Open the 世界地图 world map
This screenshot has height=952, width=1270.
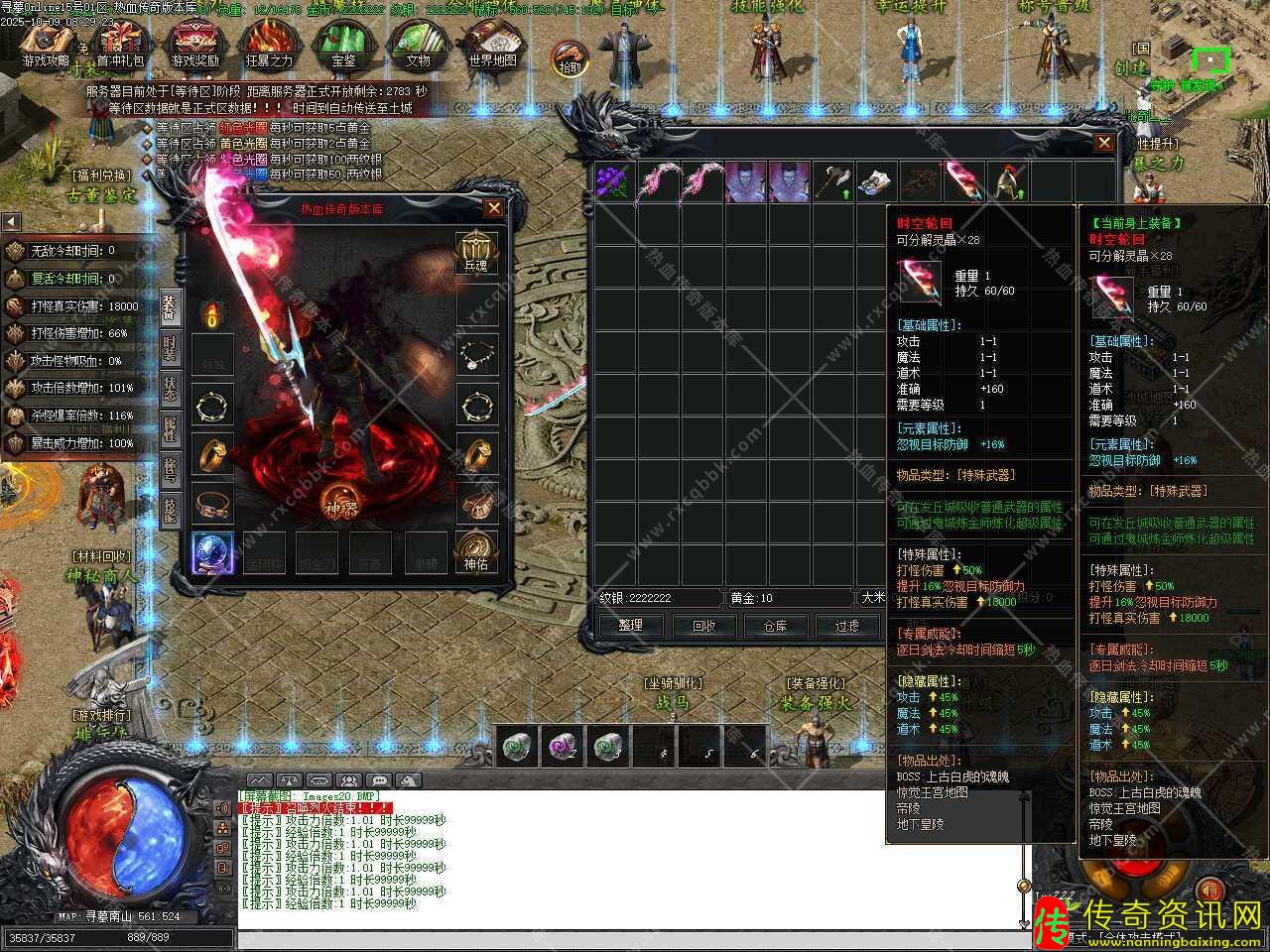pos(492,45)
